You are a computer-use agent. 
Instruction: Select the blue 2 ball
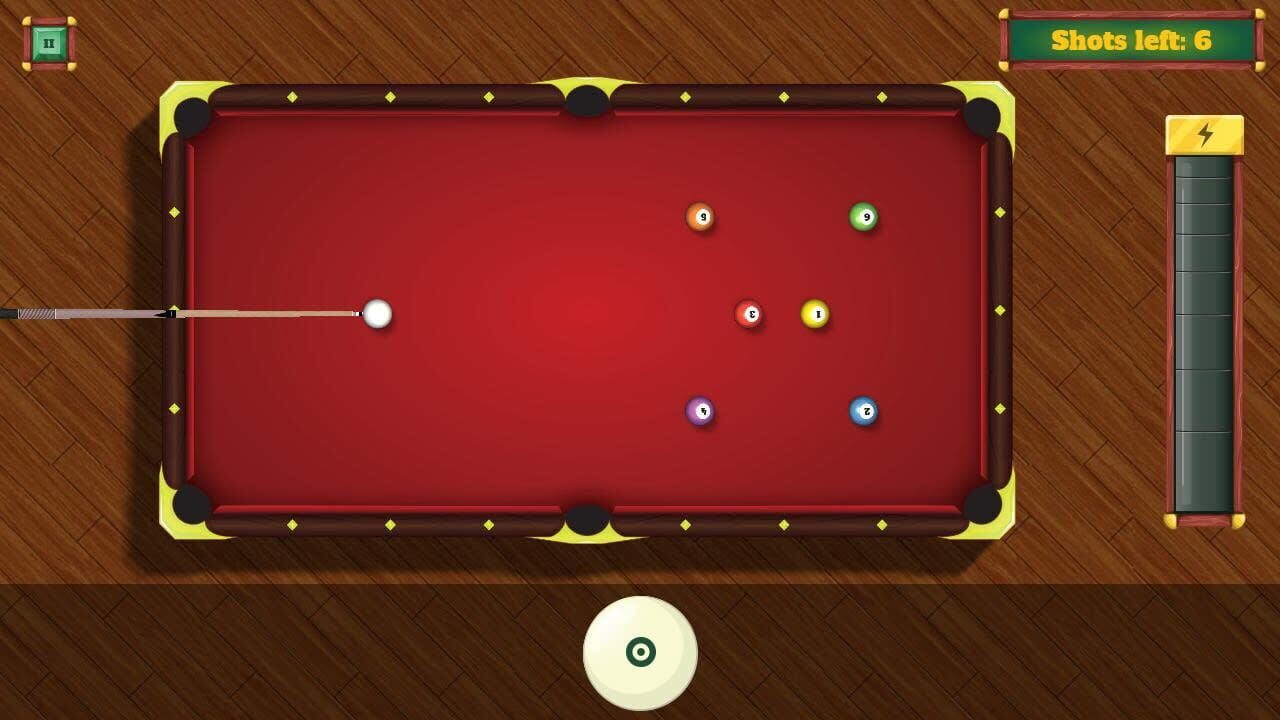(x=863, y=410)
